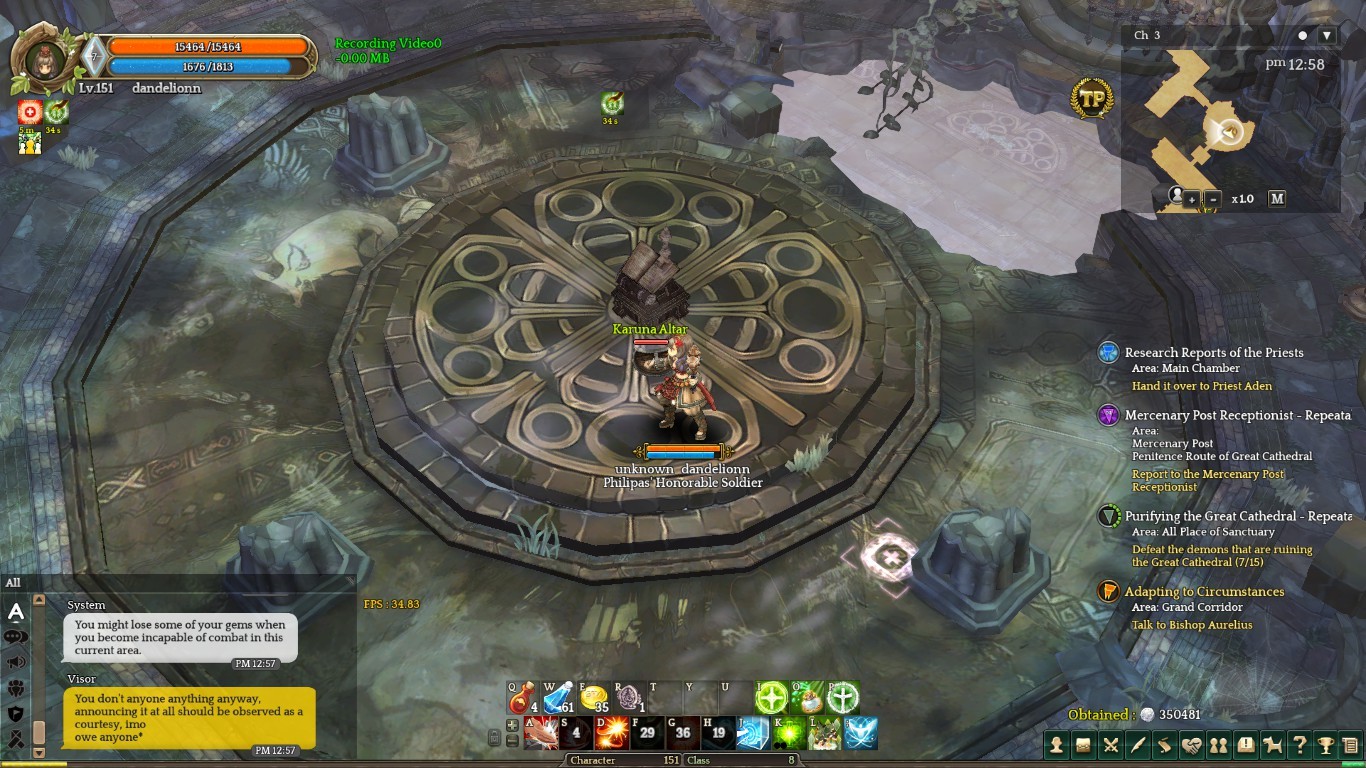Click the minimap zoom-out minus button
This screenshot has height=768, width=1366.
pos(1213,199)
